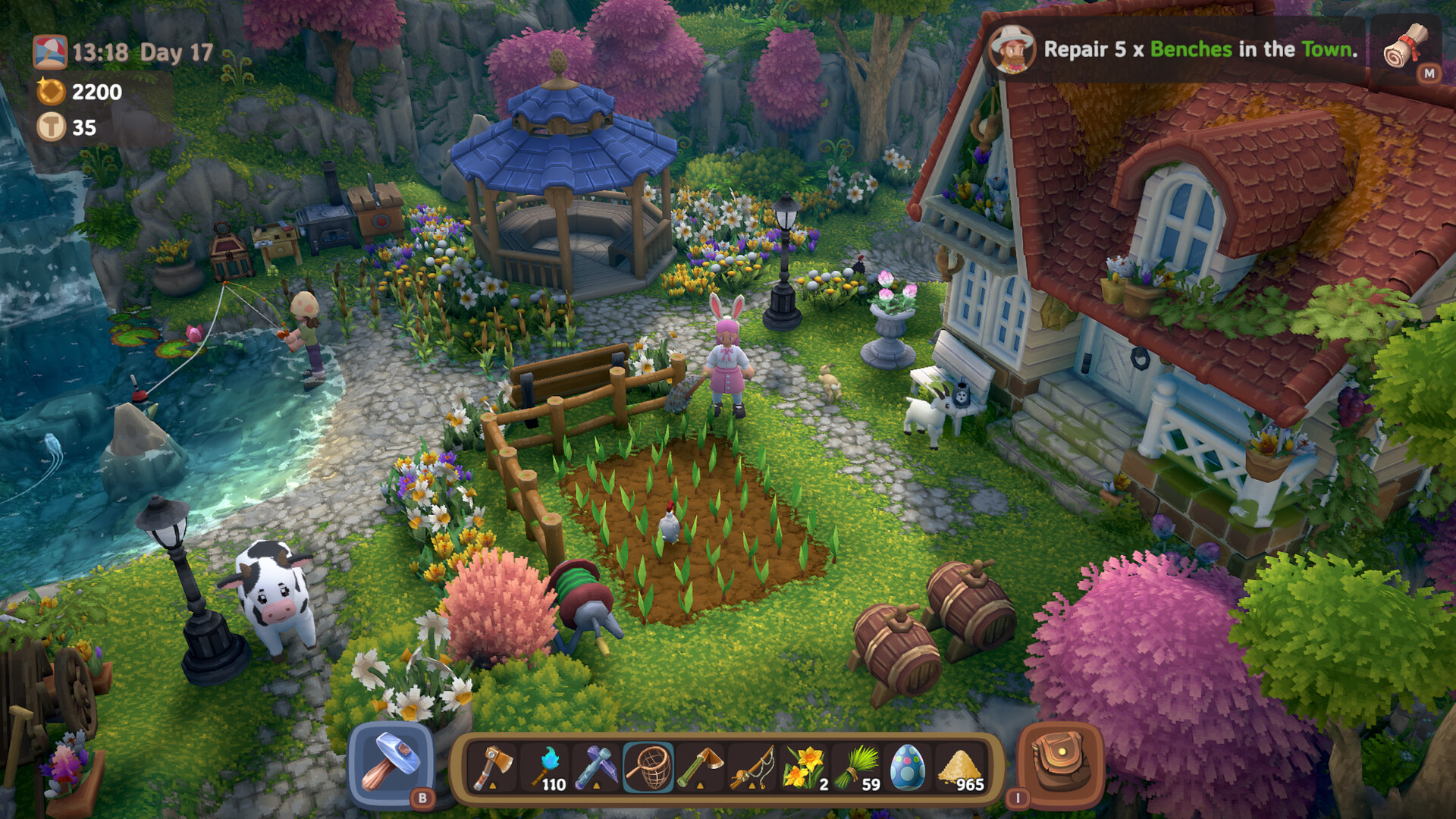Click the Repair 5 x Benches quest banner
The height and width of the screenshot is (819, 1456).
pos(1198,50)
